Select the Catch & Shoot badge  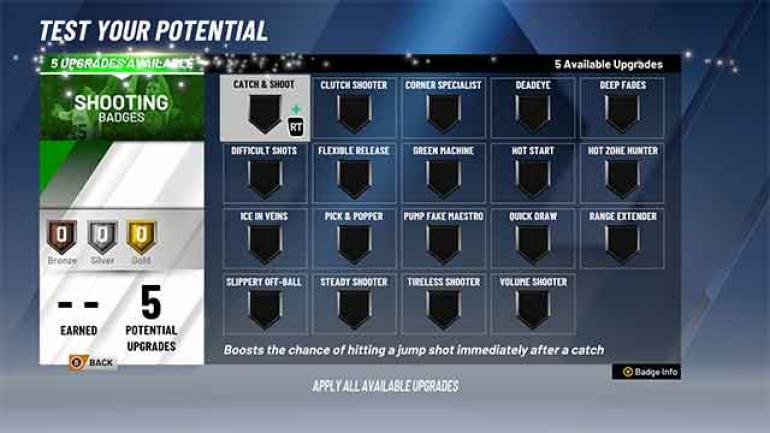(265, 109)
